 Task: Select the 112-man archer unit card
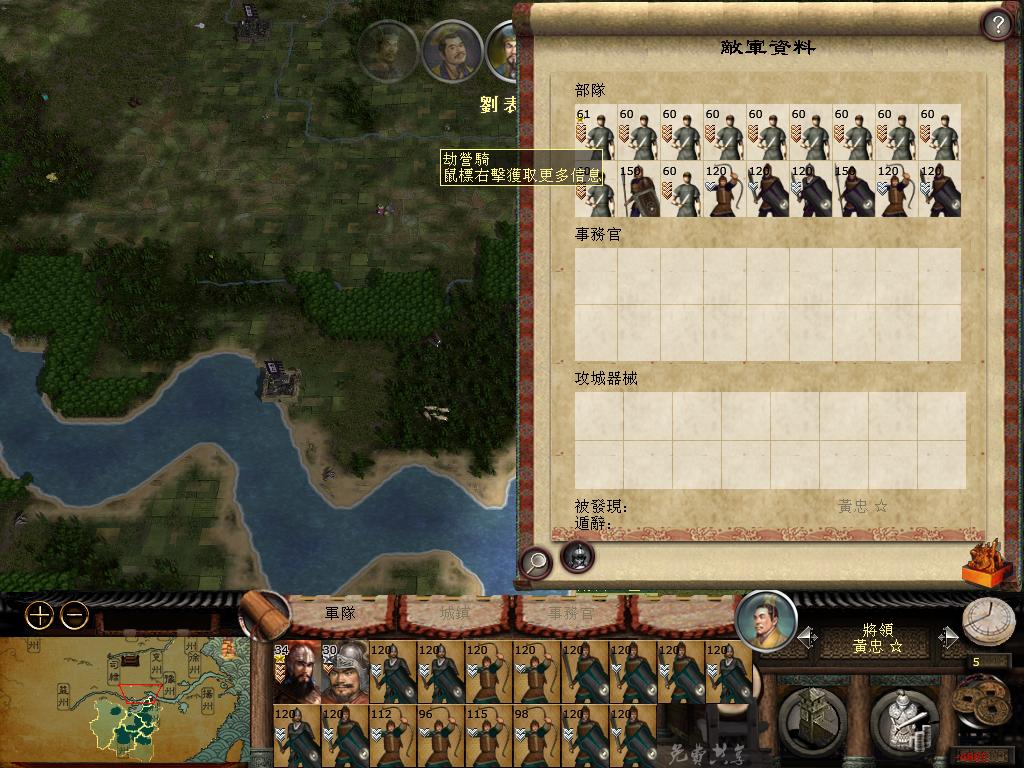pyautogui.click(x=393, y=735)
